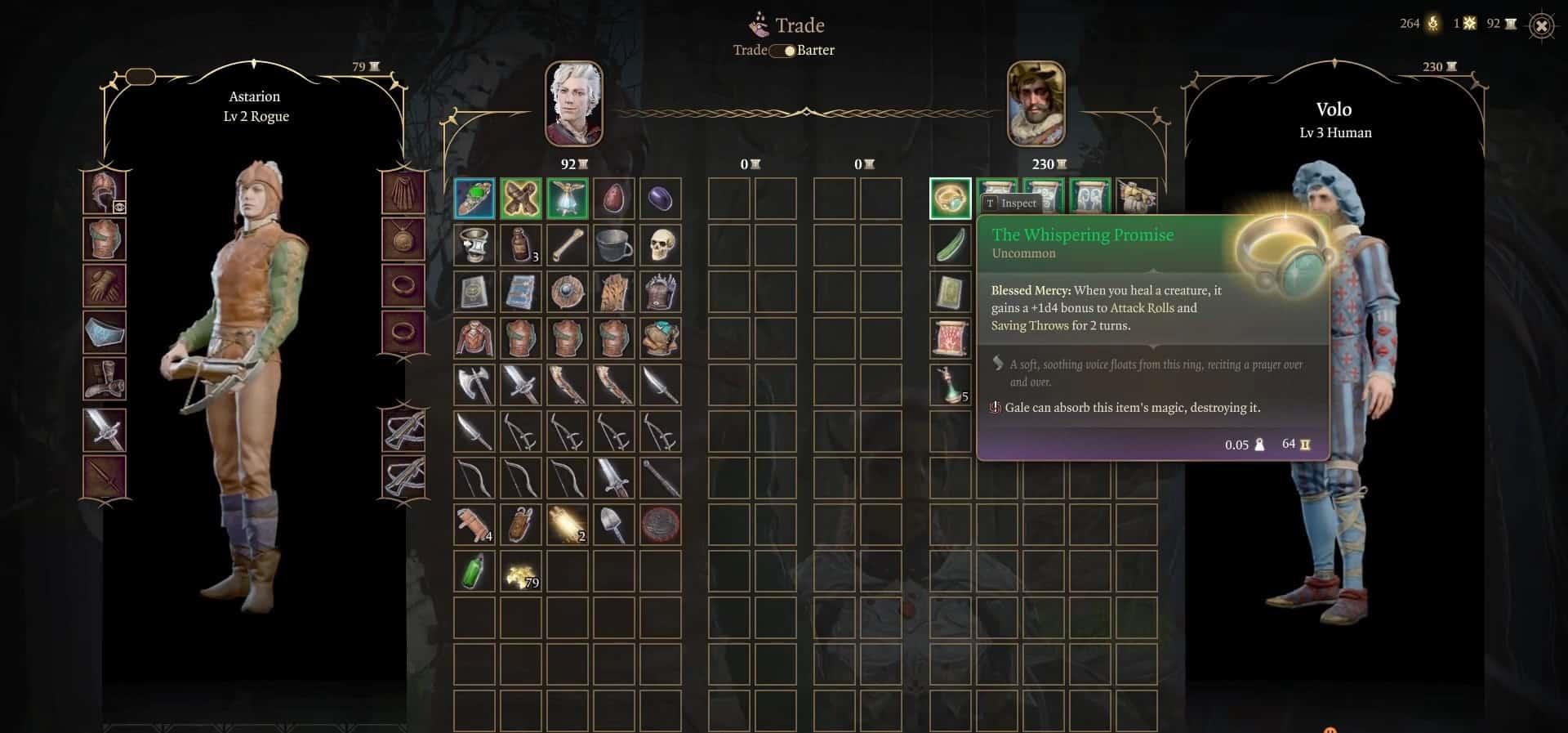Image resolution: width=1568 pixels, height=733 pixels.
Task: Click Astarion's equipped helmet slot
Action: point(105,192)
